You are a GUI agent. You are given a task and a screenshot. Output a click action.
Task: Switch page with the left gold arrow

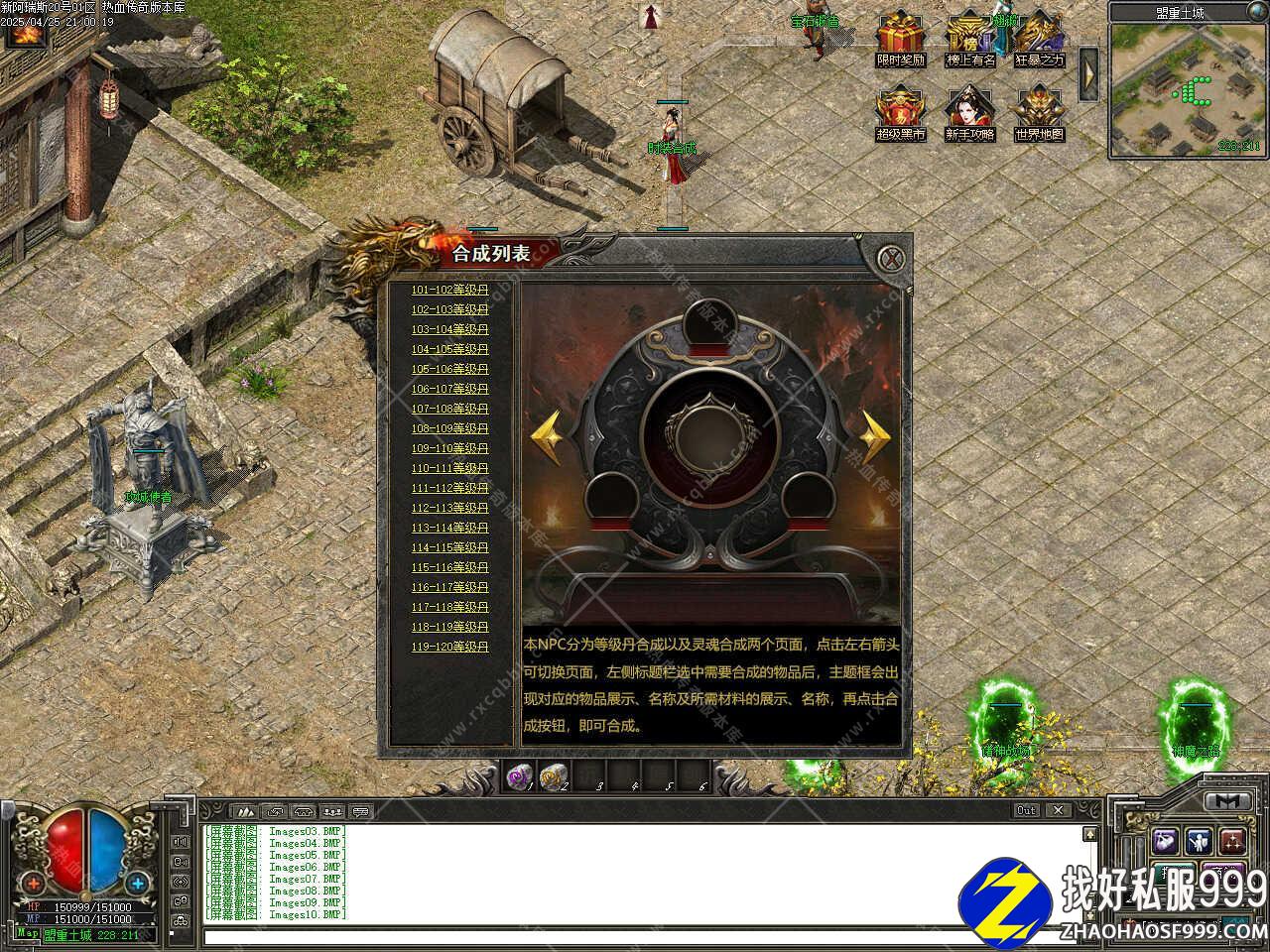click(x=547, y=432)
